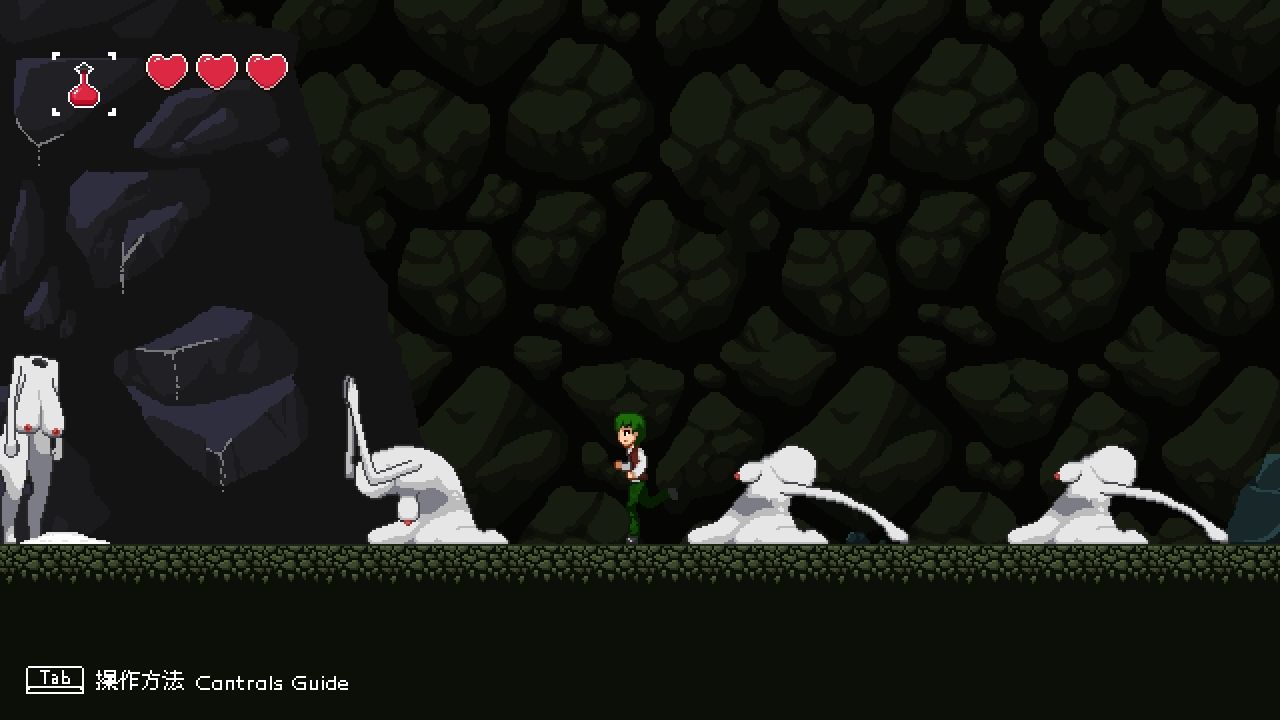
Task: Select the red potion item slot
Action: (x=84, y=84)
